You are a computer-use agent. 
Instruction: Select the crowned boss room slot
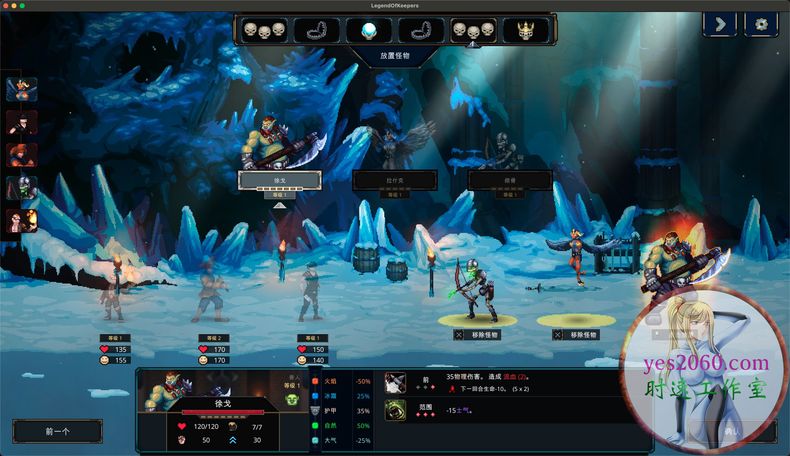click(524, 30)
